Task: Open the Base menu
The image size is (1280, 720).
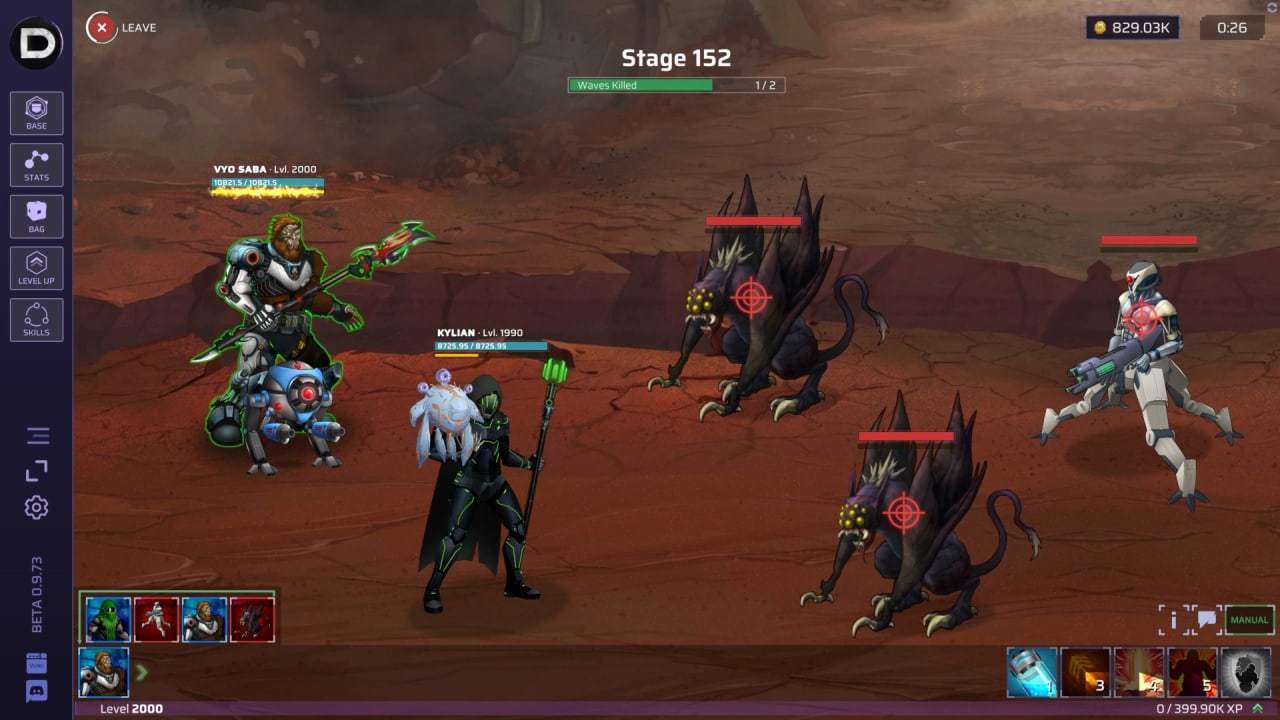Action: pos(37,113)
